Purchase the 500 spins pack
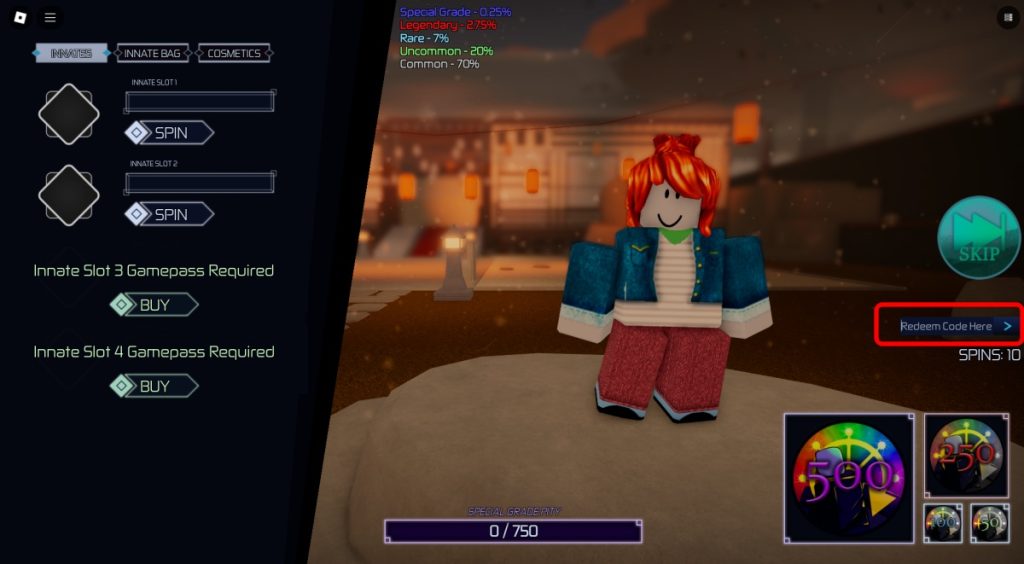The image size is (1024, 564). [848, 478]
